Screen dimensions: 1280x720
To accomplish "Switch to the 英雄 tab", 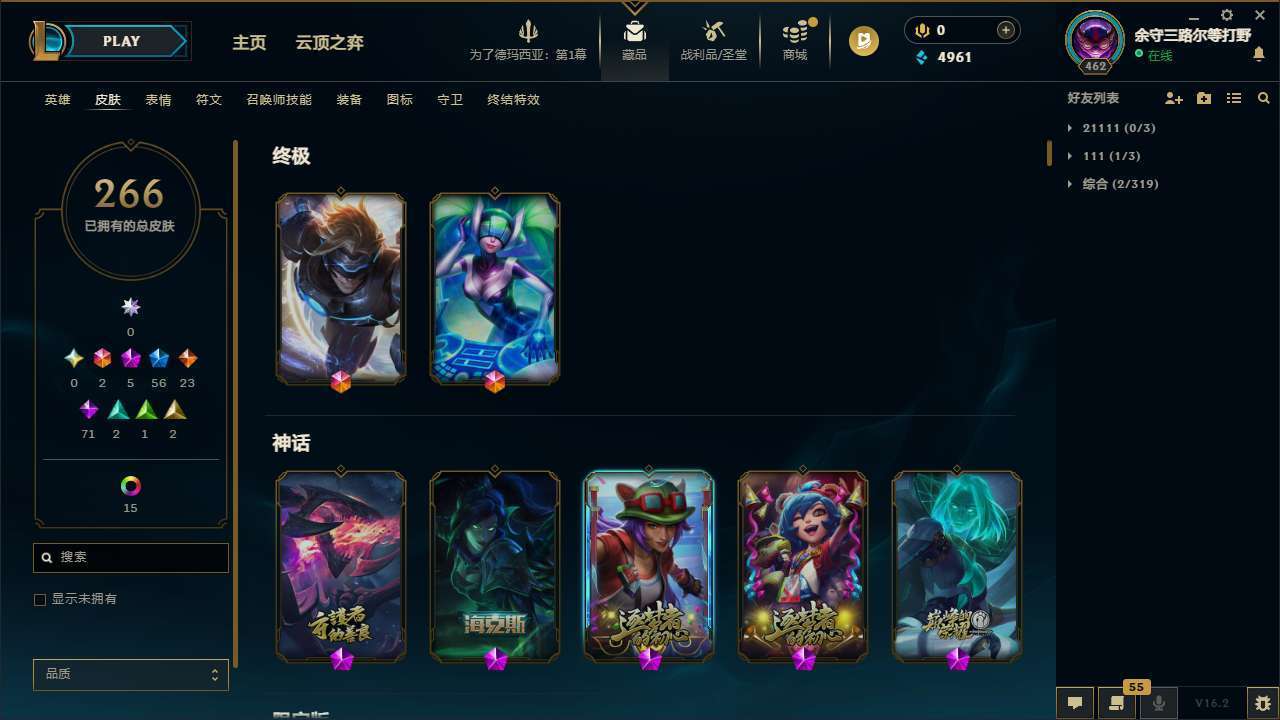I will point(57,100).
